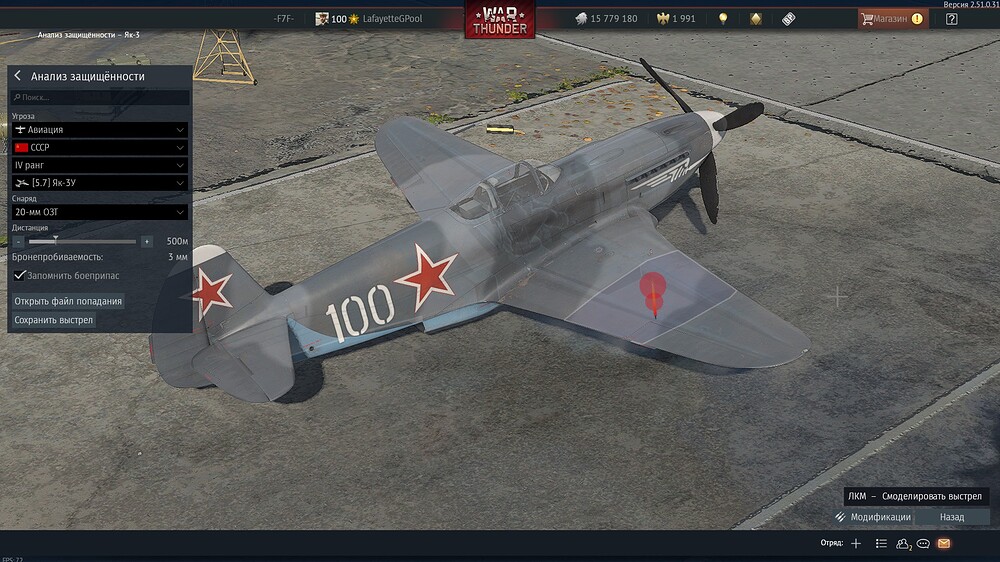Open the Модификации screen
Image resolution: width=1000 pixels, height=562 pixels.
(872, 517)
